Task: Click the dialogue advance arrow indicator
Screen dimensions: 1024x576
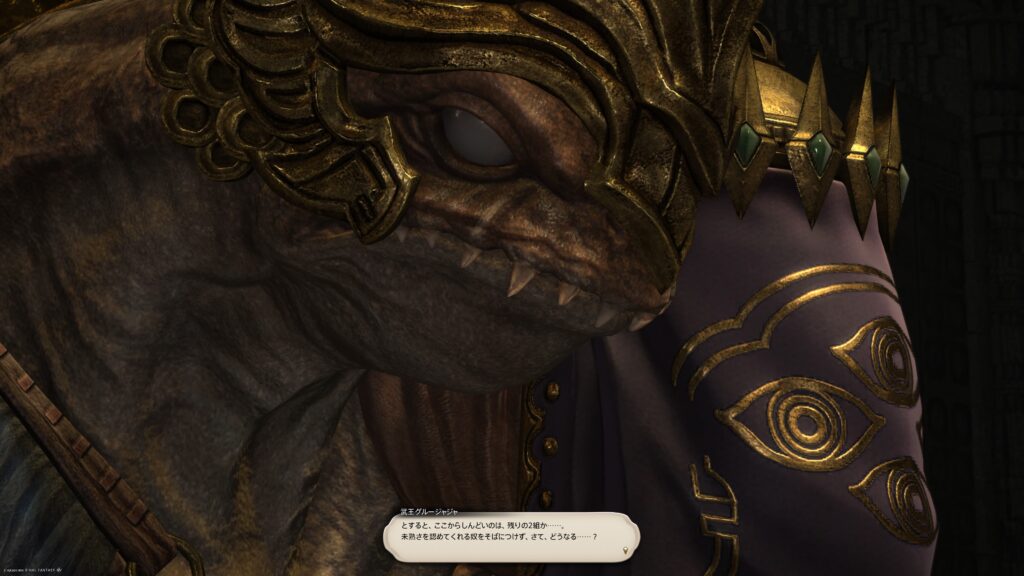Action: [x=626, y=550]
